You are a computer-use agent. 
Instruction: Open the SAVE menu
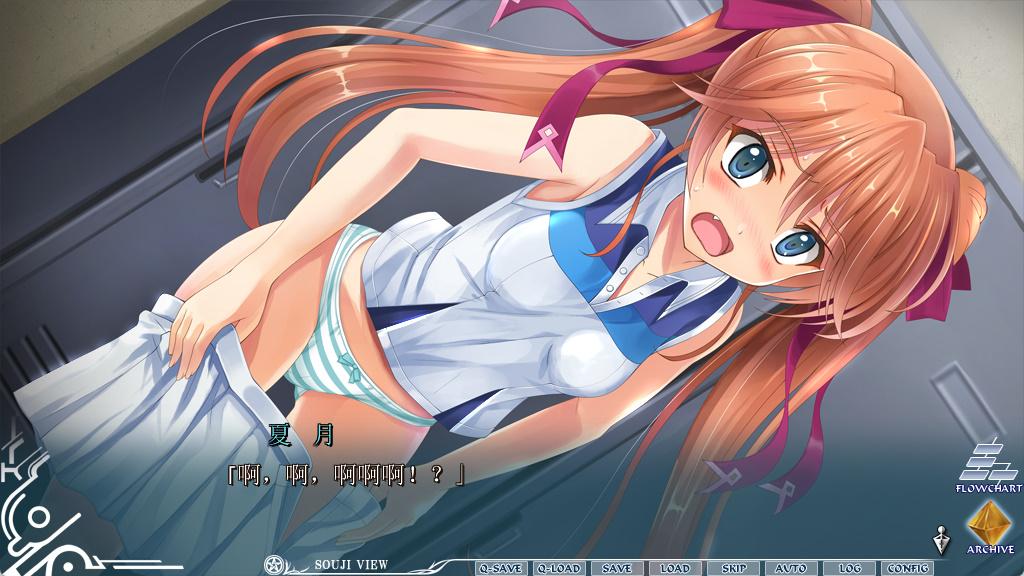point(616,568)
